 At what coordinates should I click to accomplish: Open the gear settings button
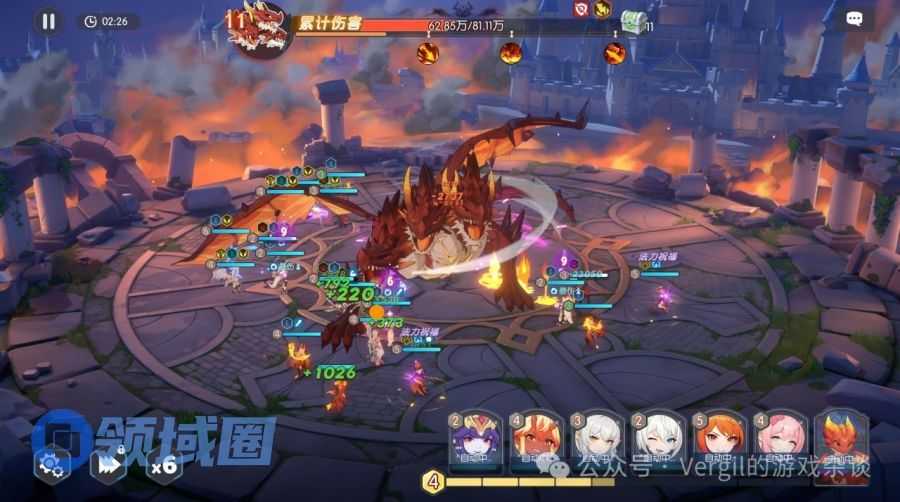coord(52,463)
